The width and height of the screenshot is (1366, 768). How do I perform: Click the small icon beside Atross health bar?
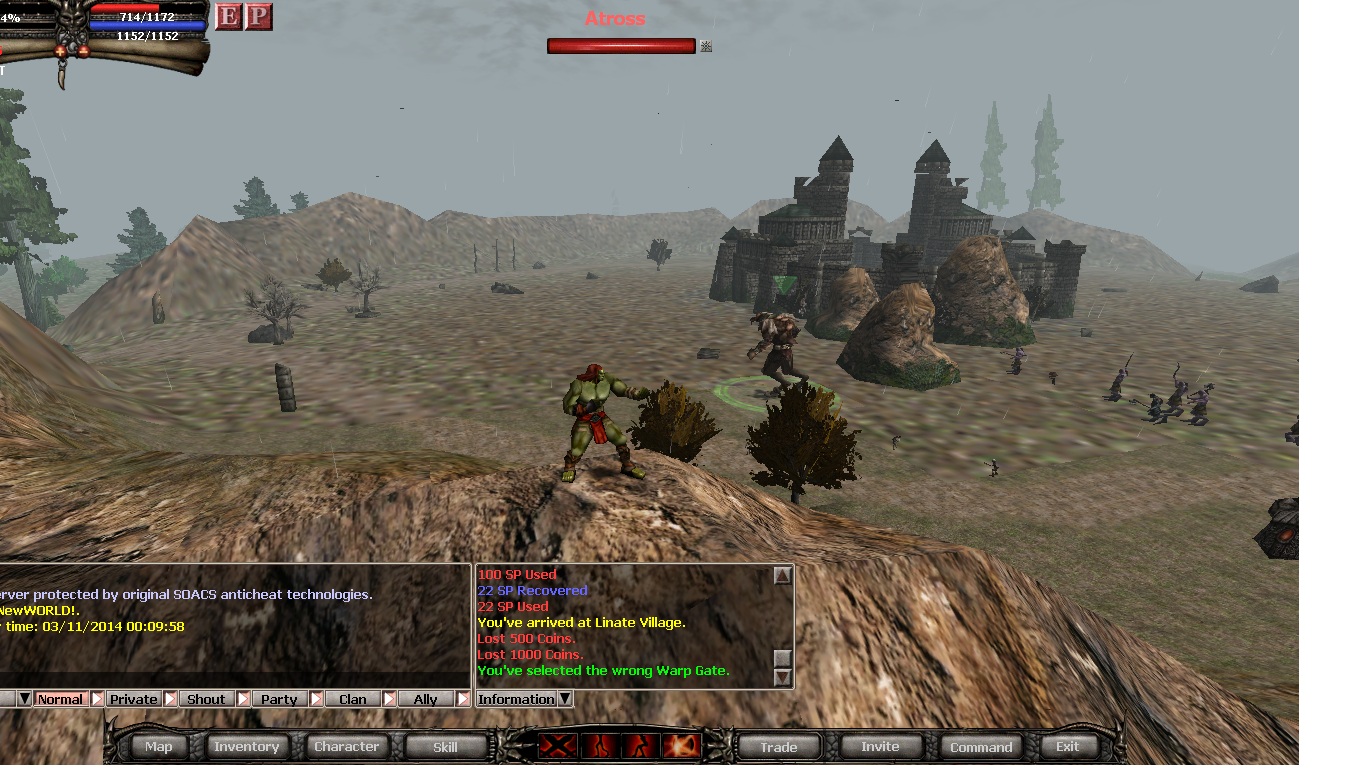point(706,46)
